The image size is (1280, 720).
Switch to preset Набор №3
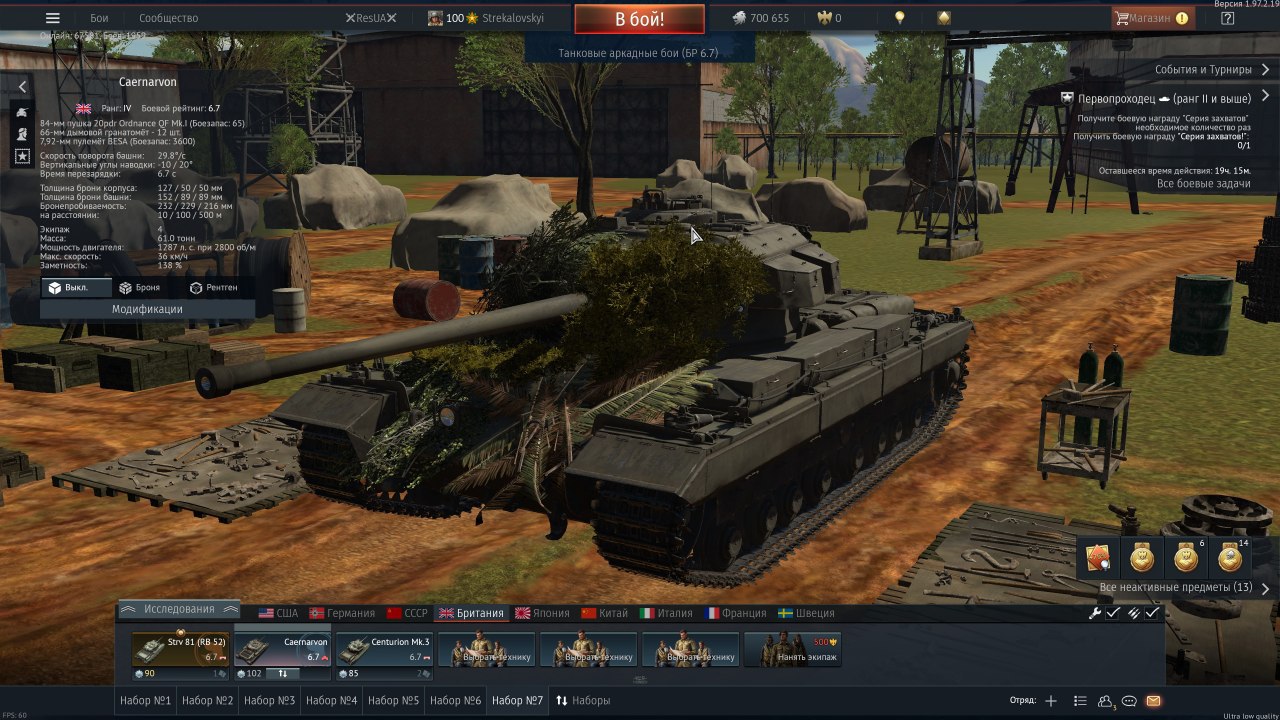[x=269, y=701]
